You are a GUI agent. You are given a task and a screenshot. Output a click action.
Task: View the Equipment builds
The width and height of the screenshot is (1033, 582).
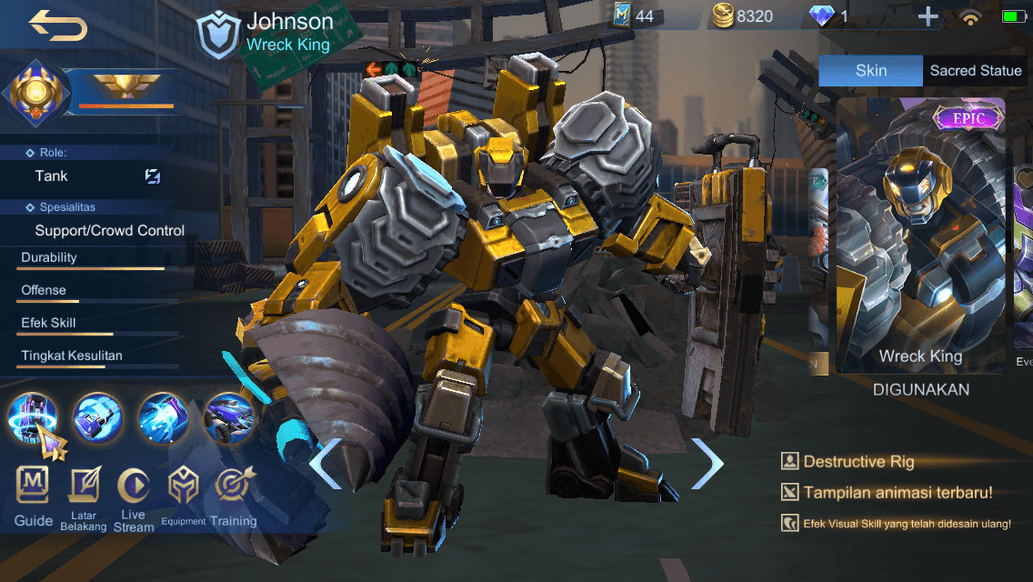[183, 493]
